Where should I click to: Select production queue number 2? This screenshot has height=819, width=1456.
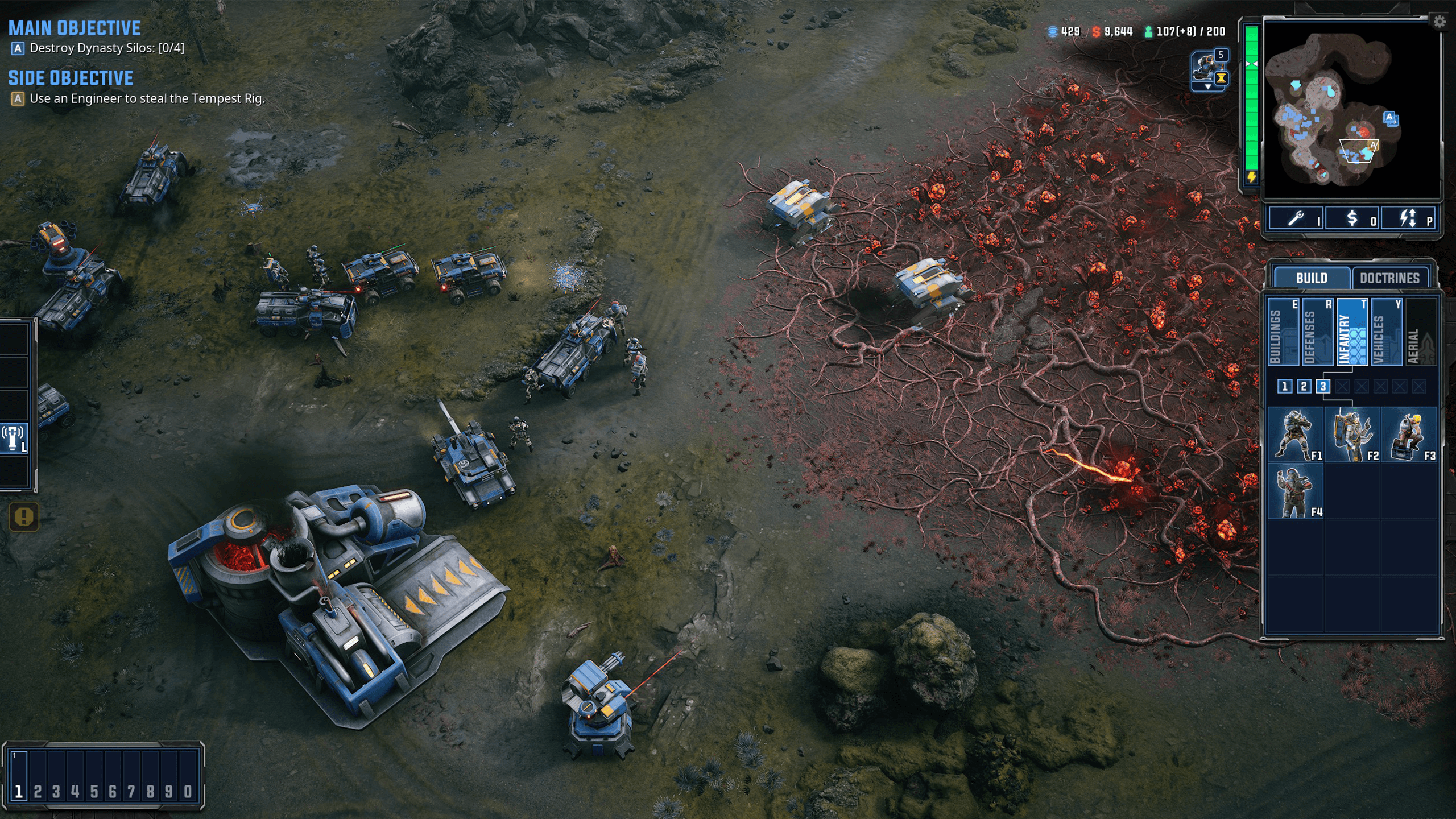click(x=1304, y=387)
